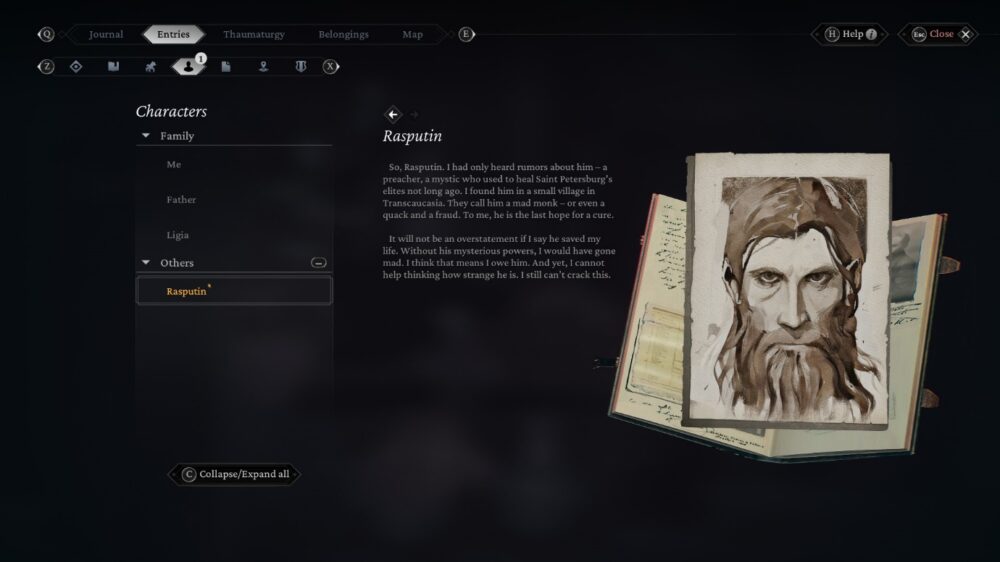Go to the Belongings tab
Image resolution: width=1000 pixels, height=562 pixels.
tap(343, 34)
